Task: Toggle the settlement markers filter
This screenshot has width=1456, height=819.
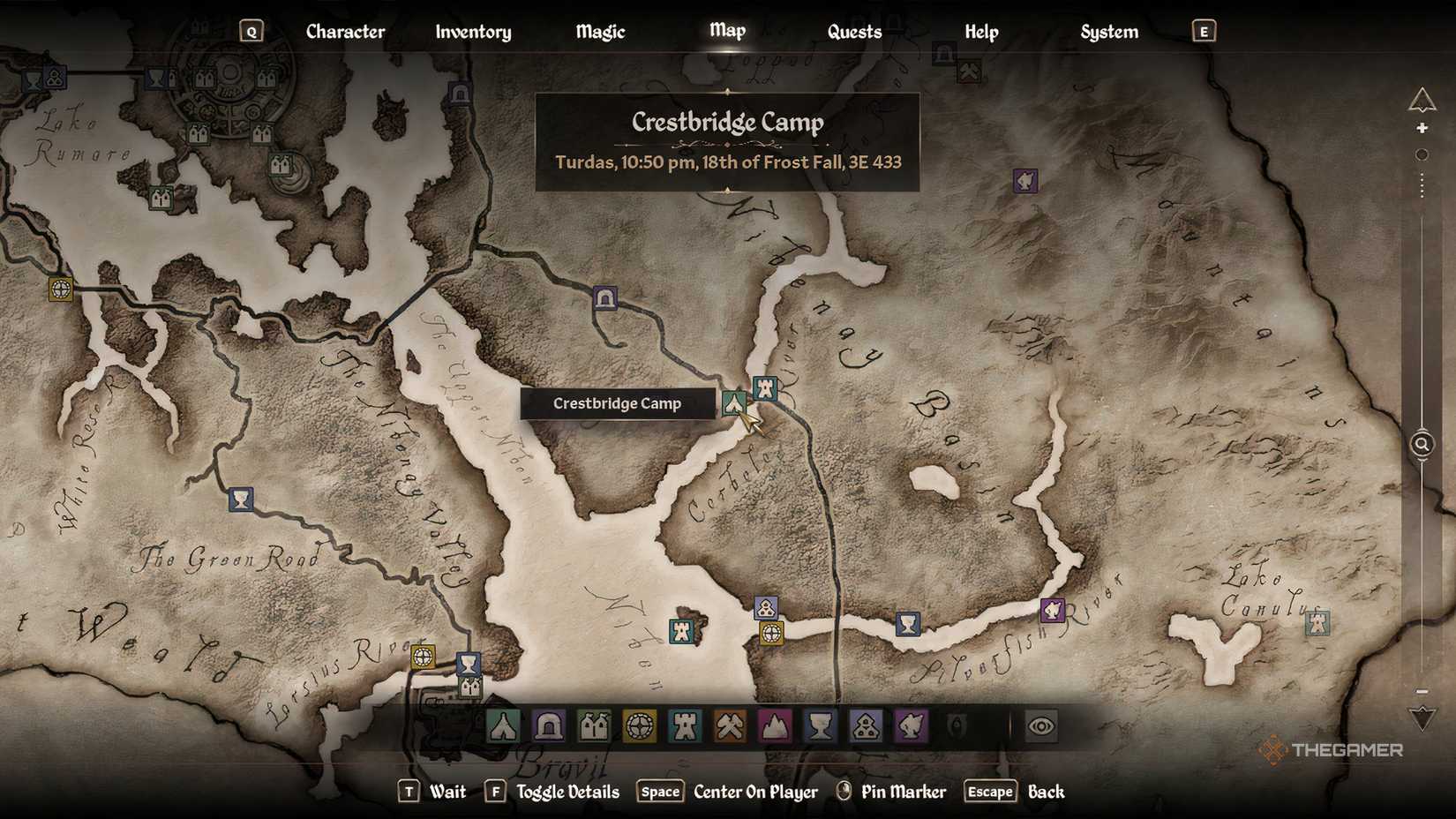Action: pyautogui.click(x=592, y=726)
